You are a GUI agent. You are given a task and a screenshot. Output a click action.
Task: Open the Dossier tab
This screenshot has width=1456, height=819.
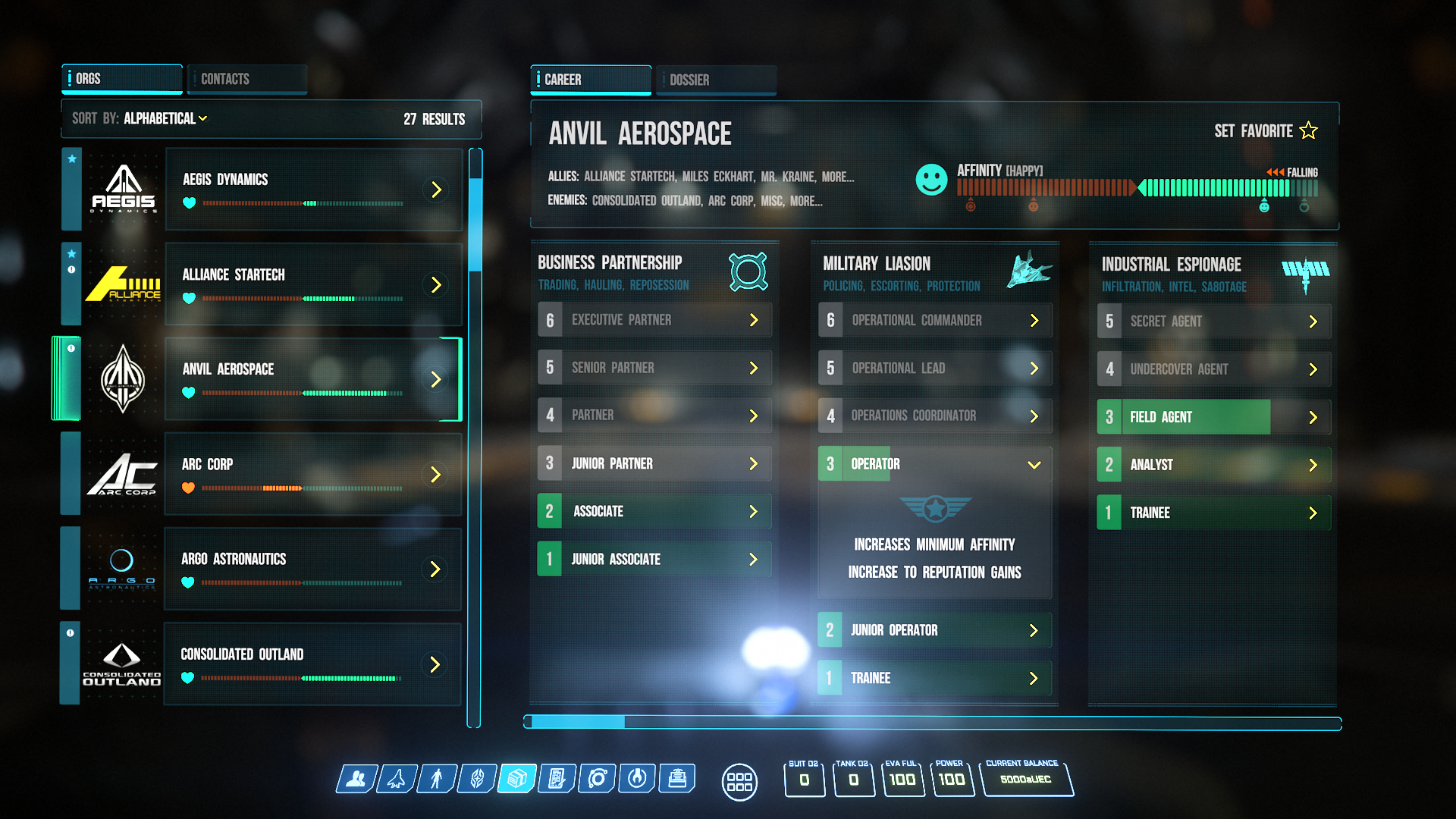(715, 80)
